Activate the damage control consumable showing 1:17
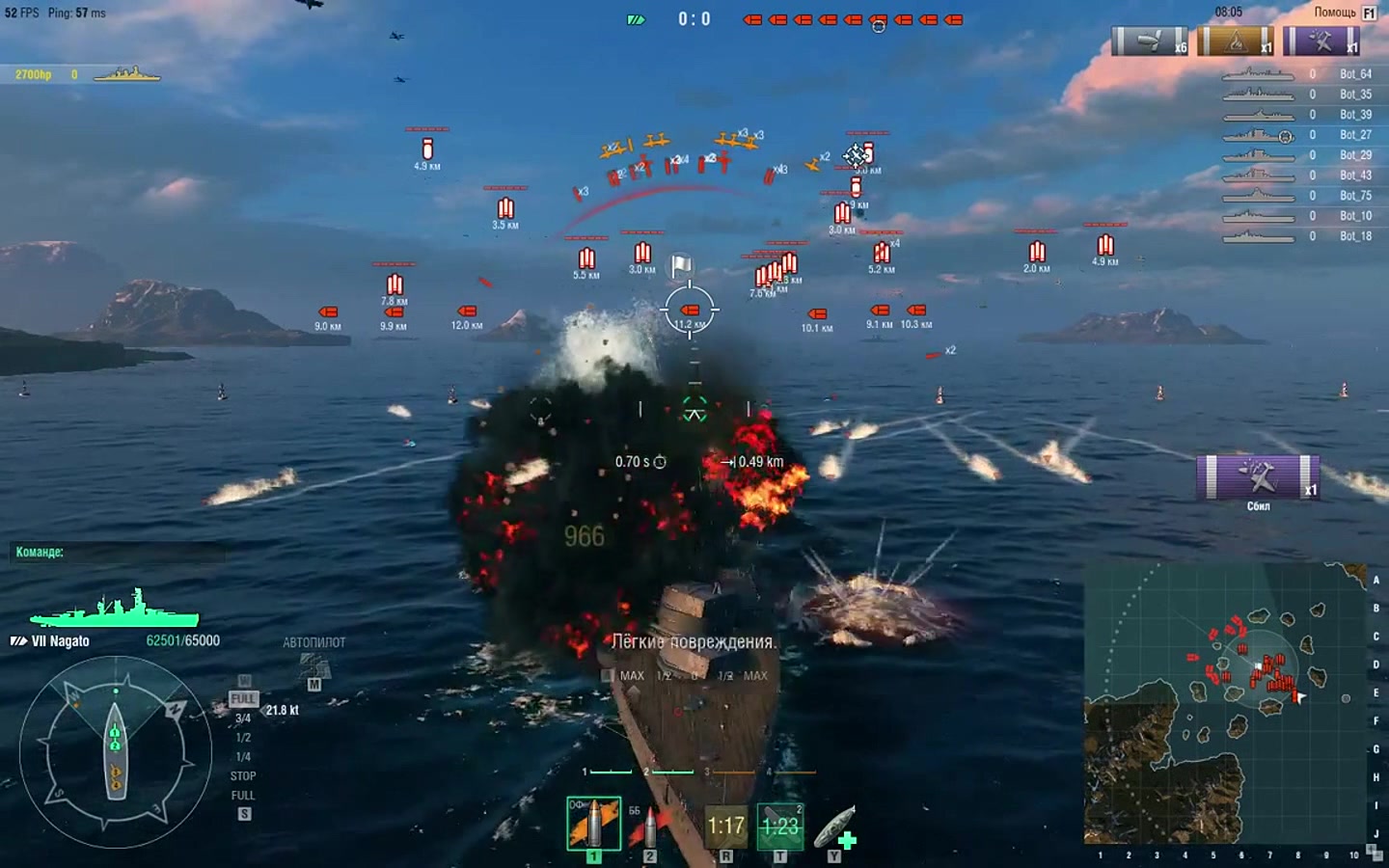 click(x=725, y=827)
